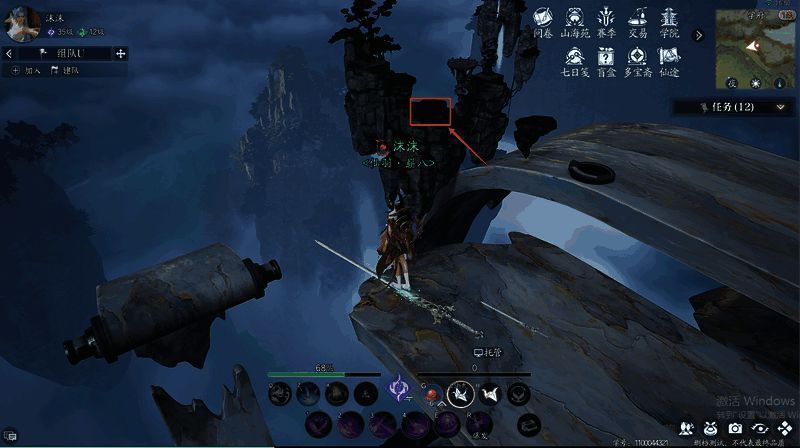Collapse the 组队 panel with left arrow
The image size is (800, 448).
pos(9,53)
